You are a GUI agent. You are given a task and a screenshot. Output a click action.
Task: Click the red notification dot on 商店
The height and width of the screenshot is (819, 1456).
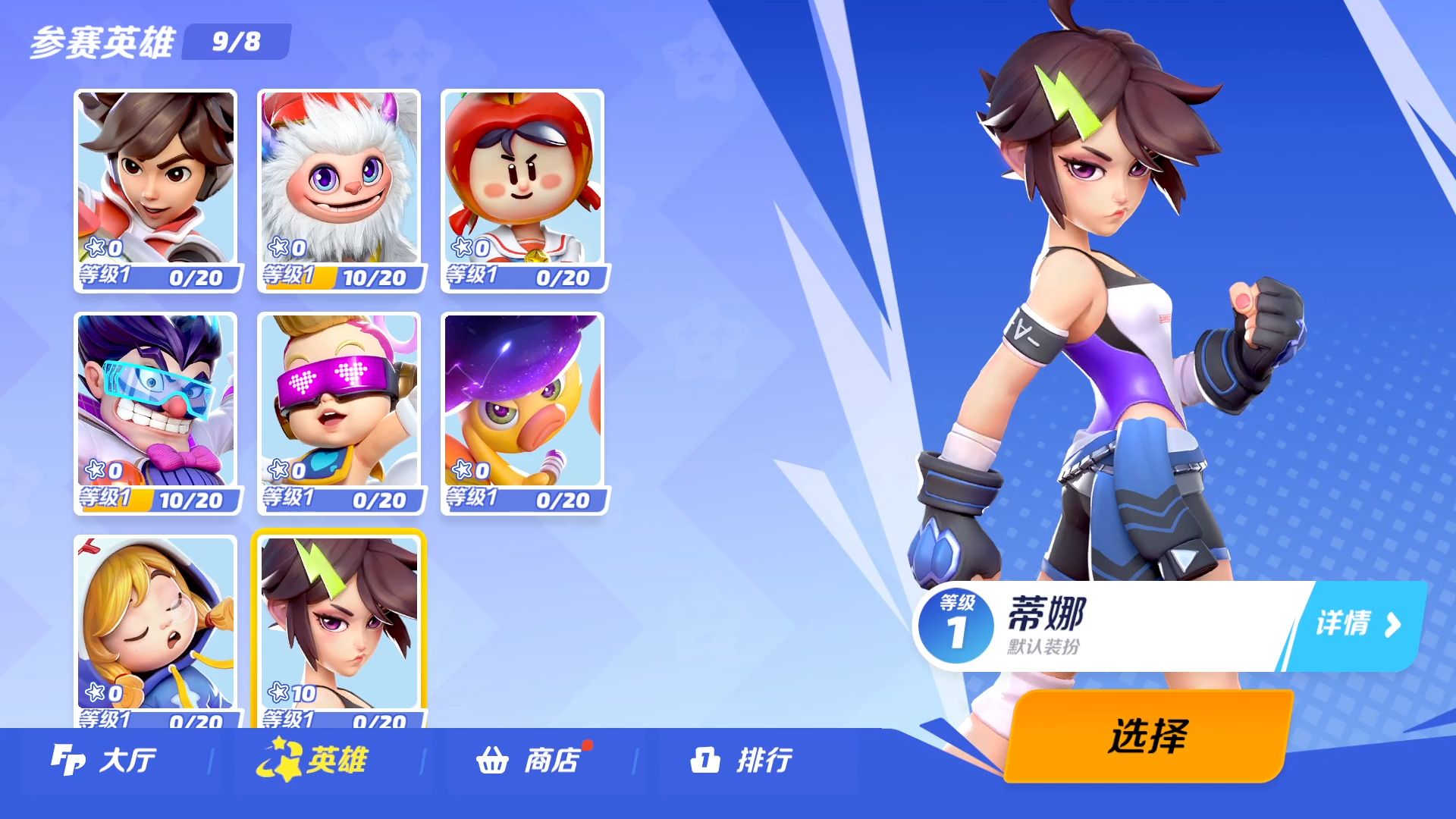[587, 745]
